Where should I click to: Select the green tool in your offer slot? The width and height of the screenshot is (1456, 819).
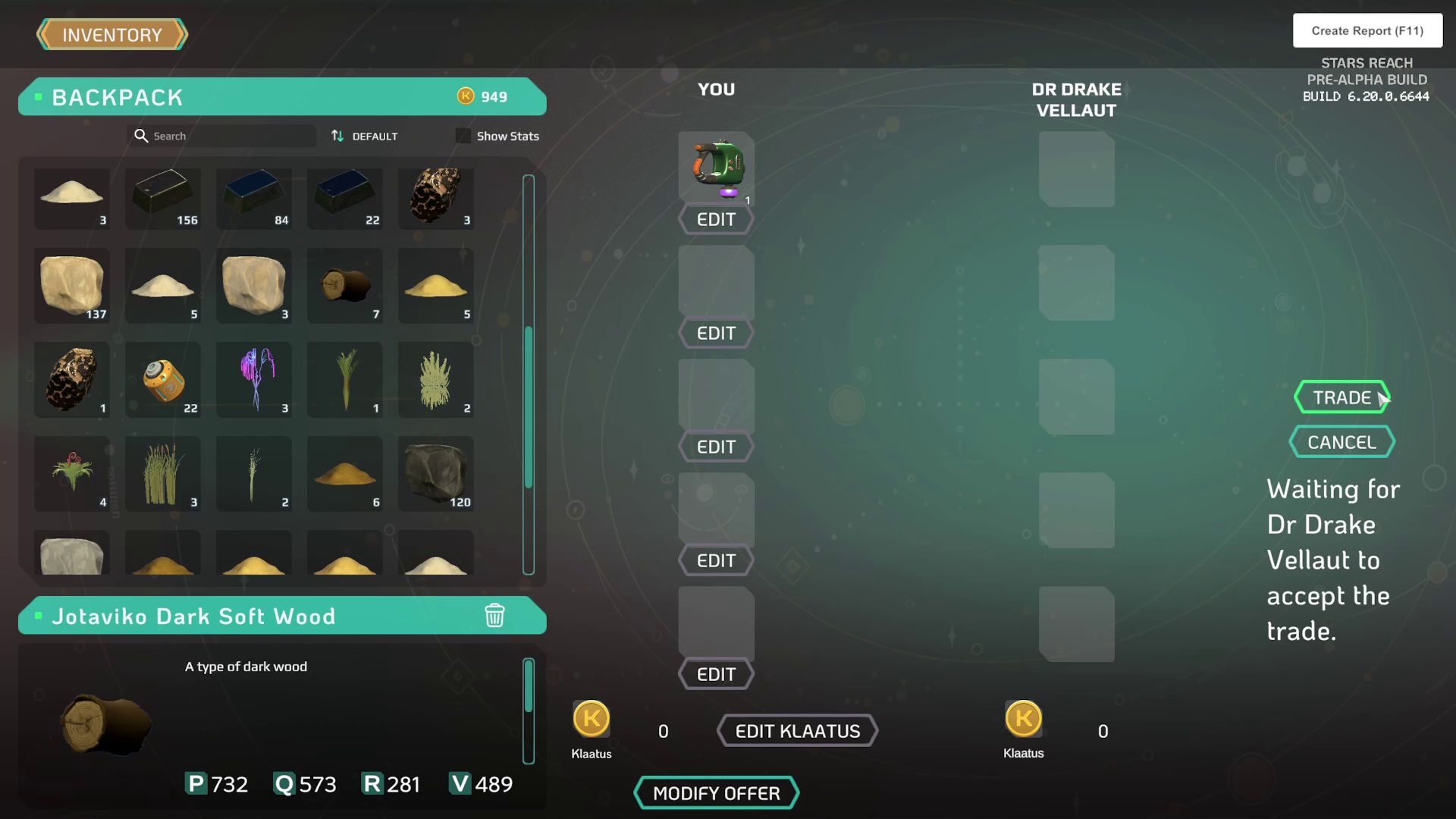(717, 168)
